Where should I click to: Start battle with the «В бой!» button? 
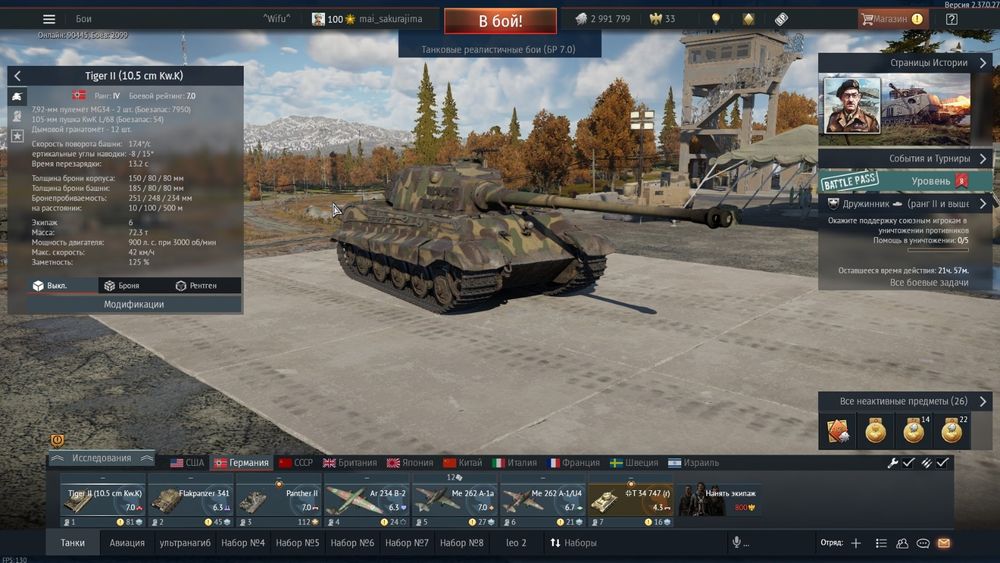click(499, 20)
